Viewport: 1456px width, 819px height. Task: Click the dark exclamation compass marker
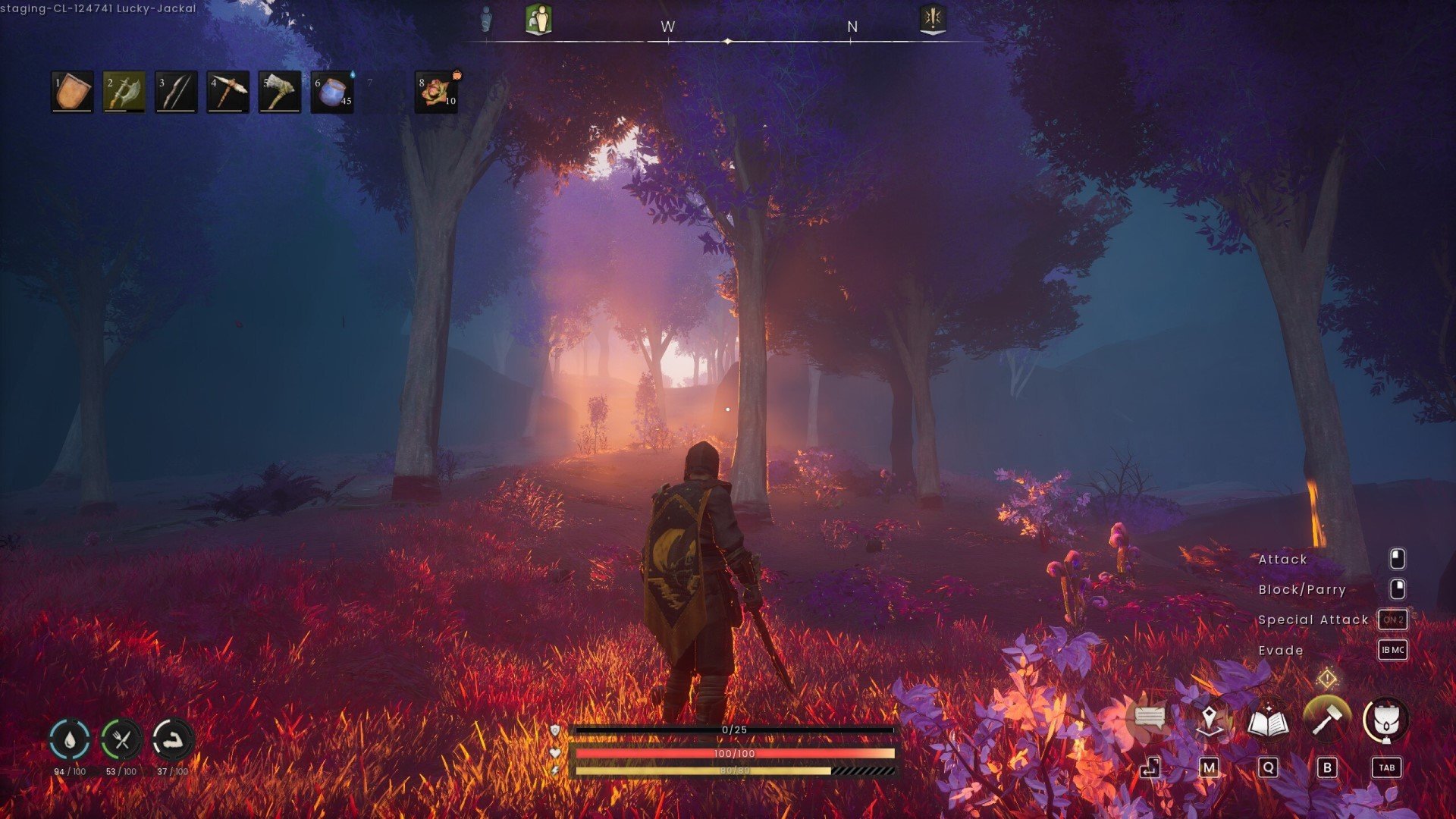(933, 19)
